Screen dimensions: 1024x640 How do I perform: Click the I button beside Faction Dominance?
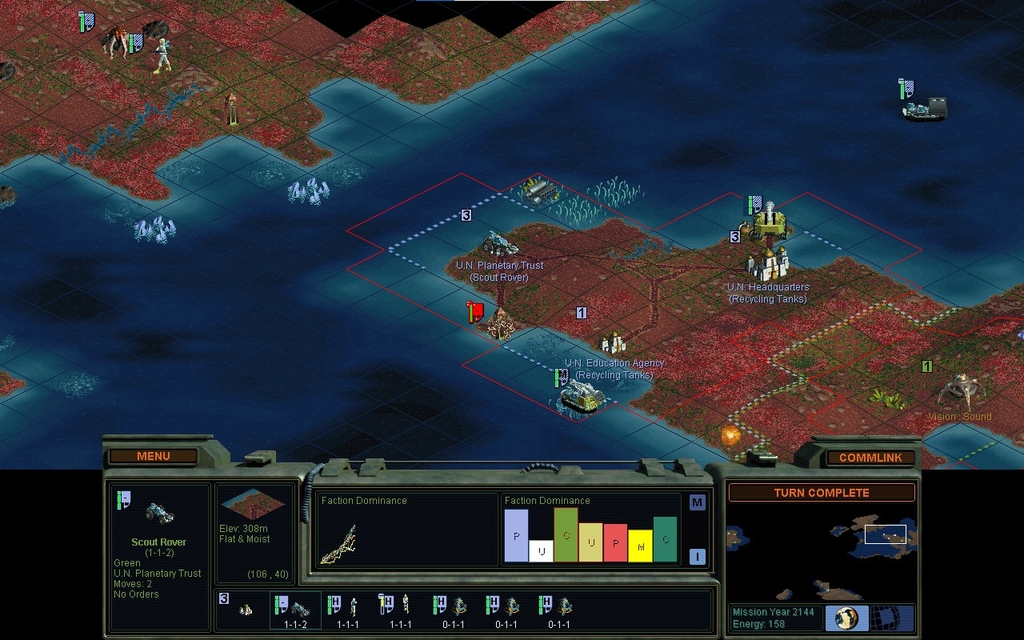[x=697, y=557]
